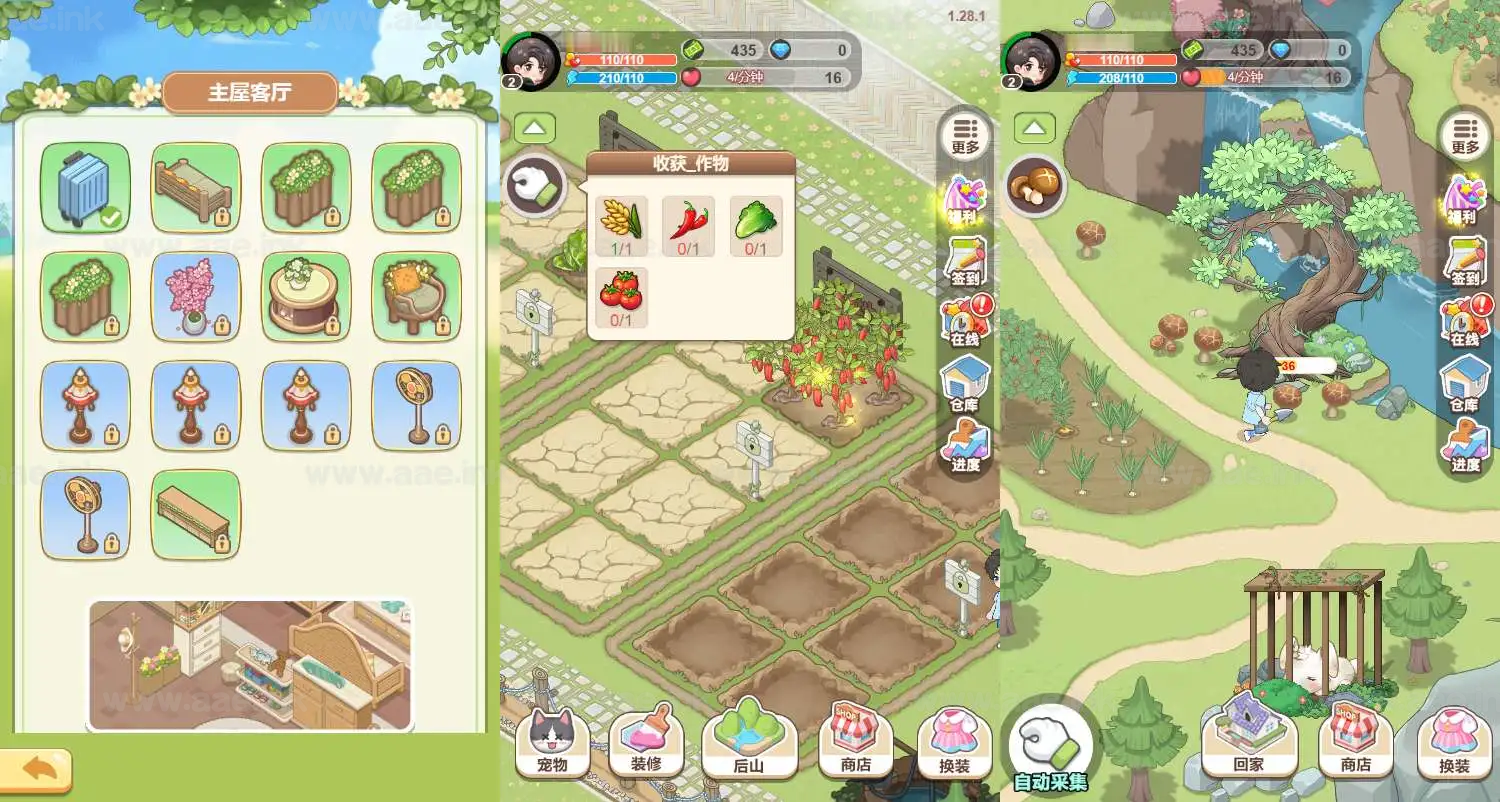1500x802 pixels.
Task: Activate 自动采集 auto-gather button
Action: click(1050, 748)
